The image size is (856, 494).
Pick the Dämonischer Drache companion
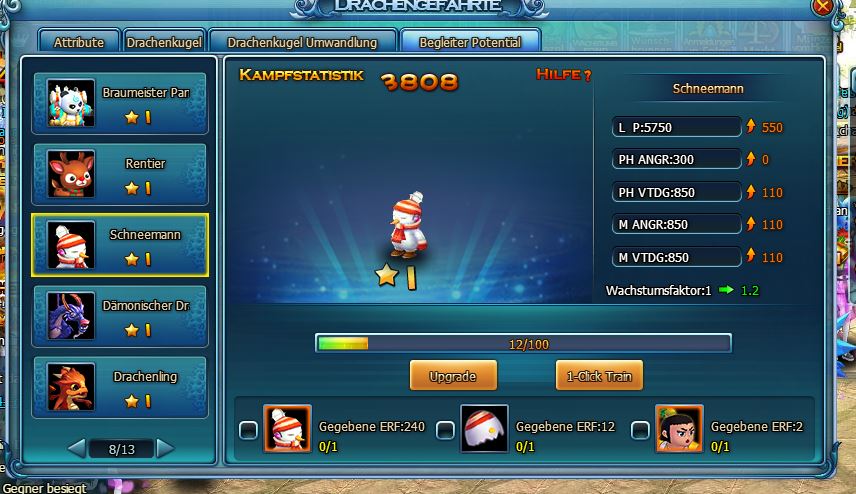point(120,316)
